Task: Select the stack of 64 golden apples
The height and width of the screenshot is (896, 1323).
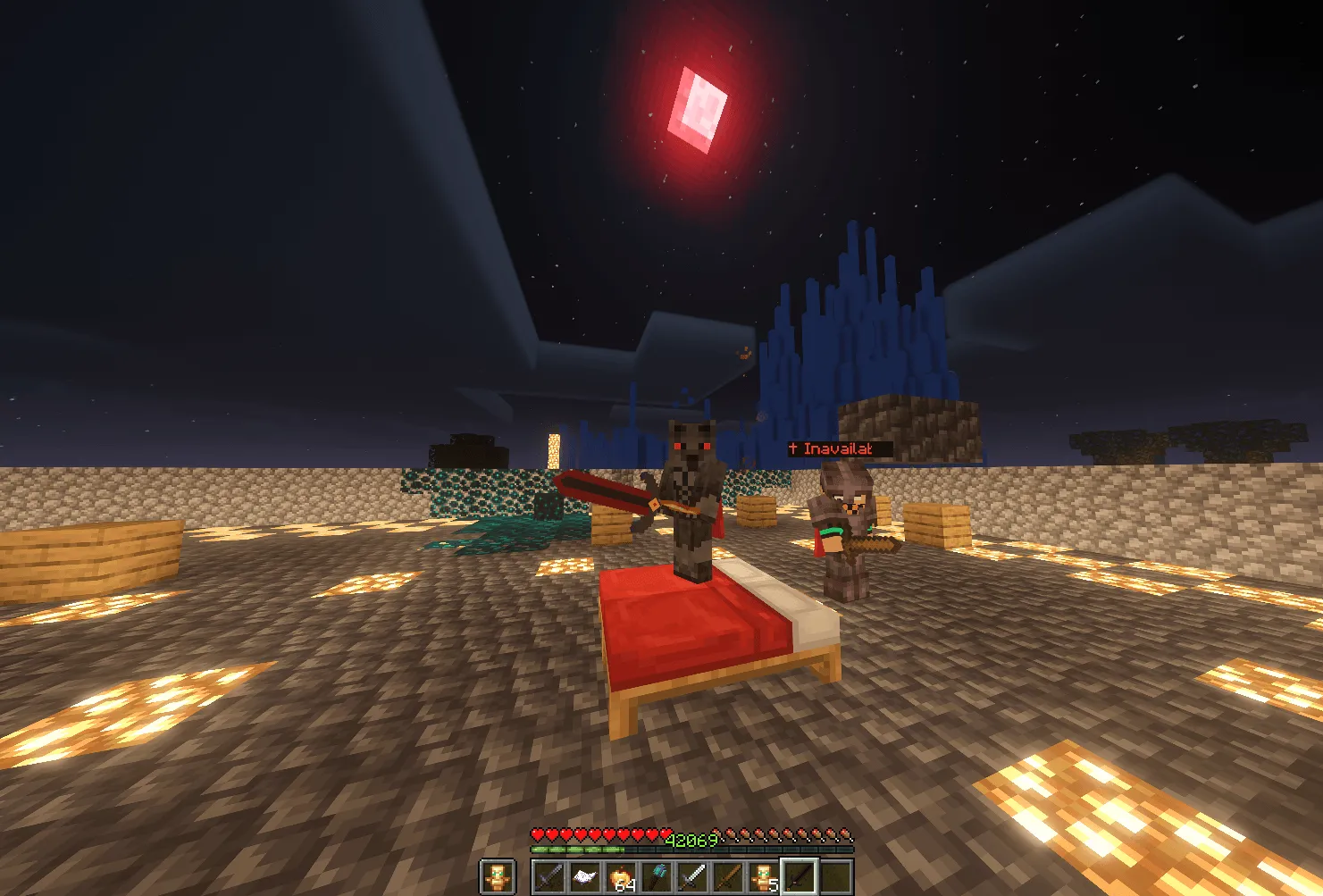Action: coord(622,876)
